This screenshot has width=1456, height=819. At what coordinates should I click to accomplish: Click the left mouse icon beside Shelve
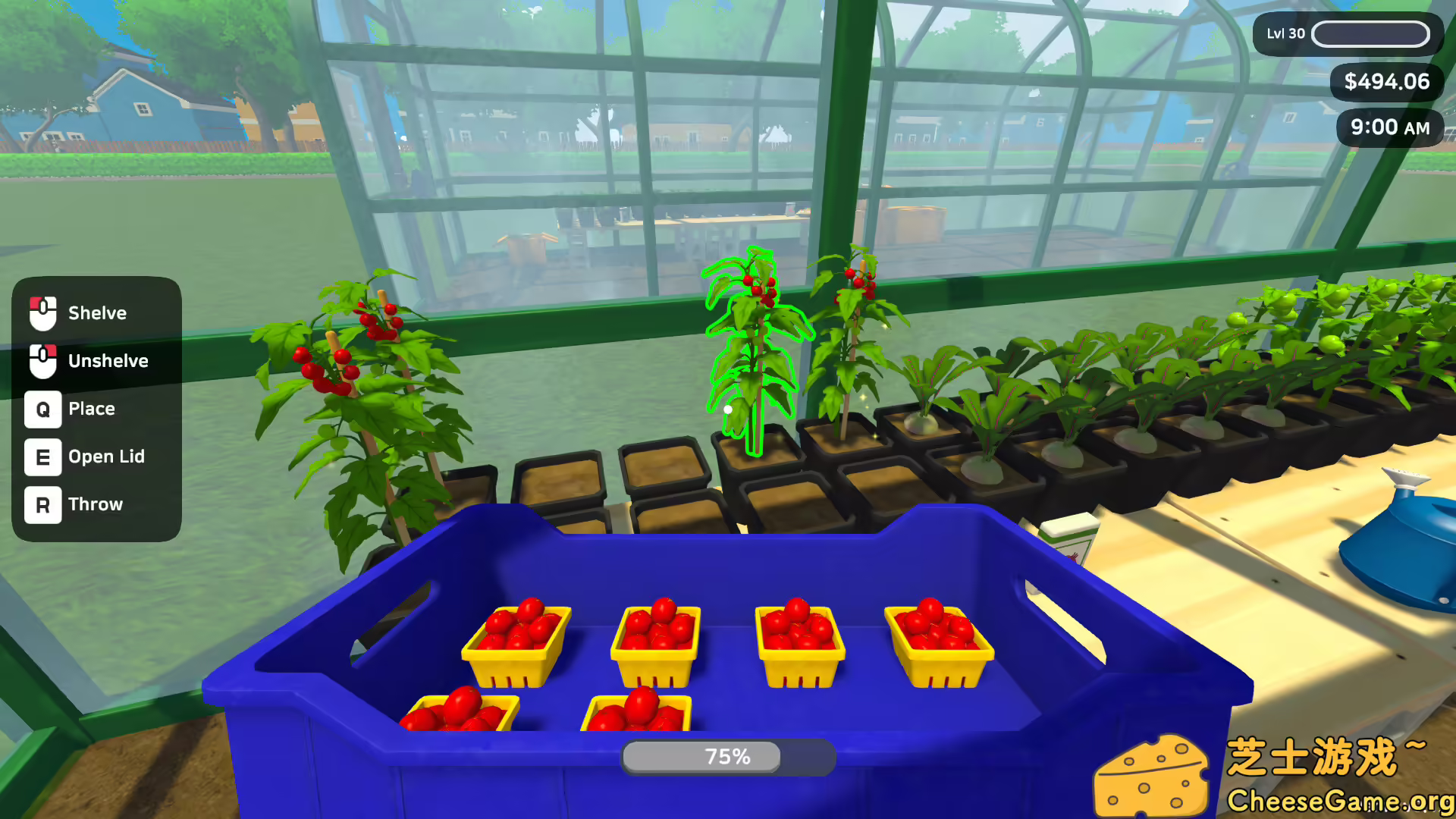43,313
